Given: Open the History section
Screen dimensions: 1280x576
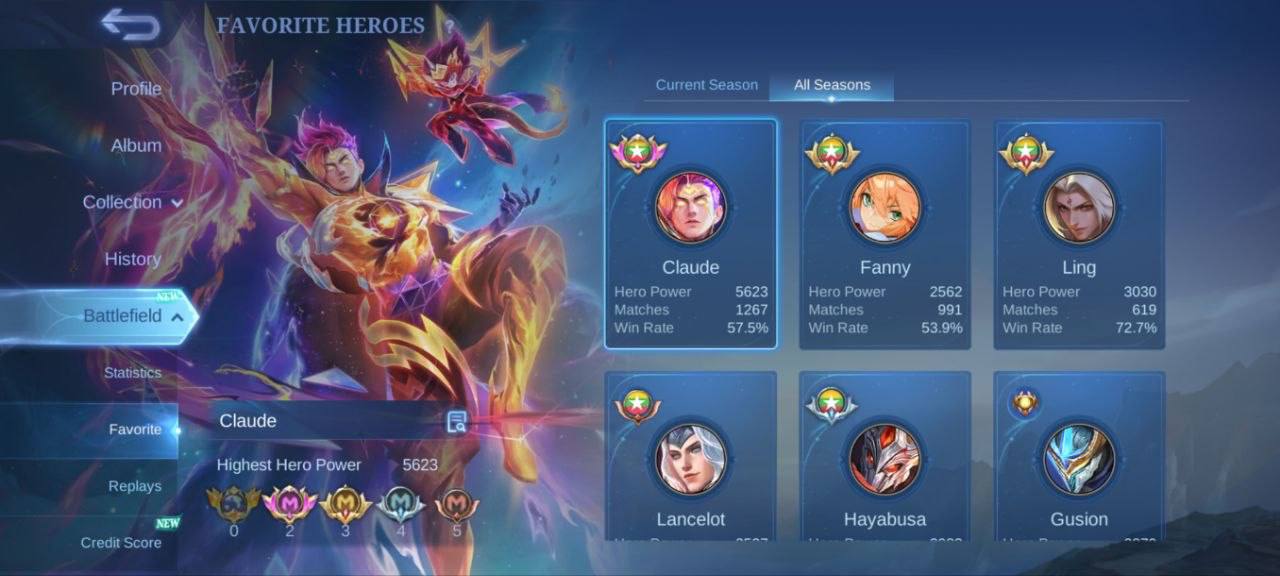Looking at the screenshot, I should click(133, 259).
